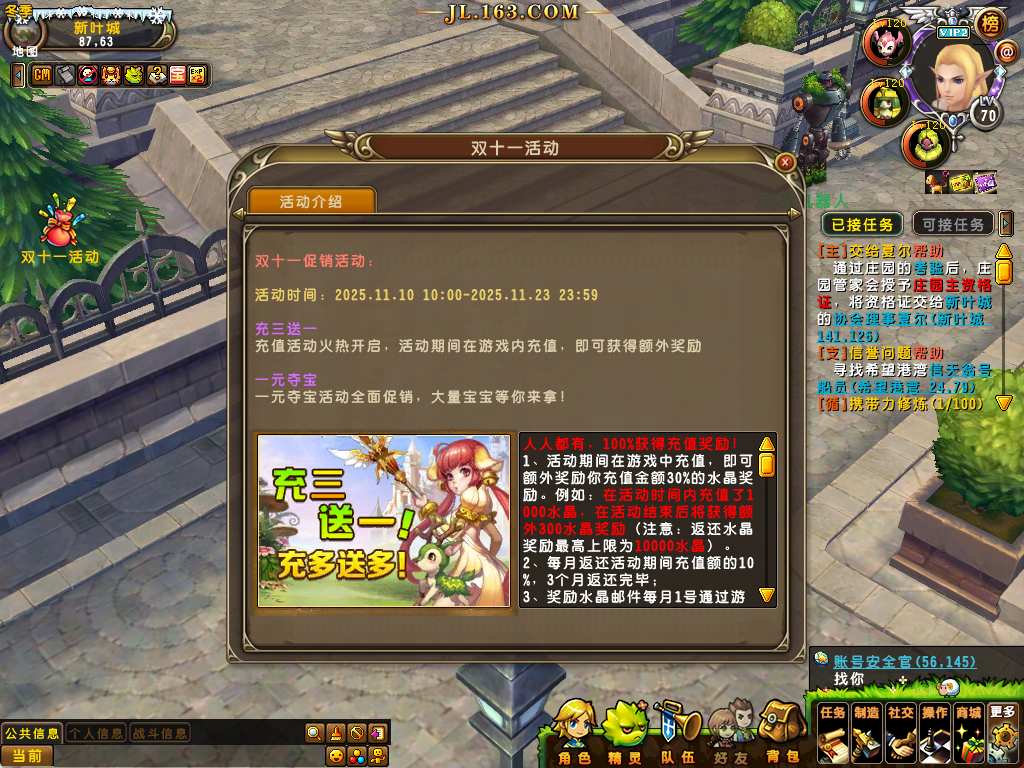Open the 精灵 pet menu
This screenshot has height=768, width=1024.
[624, 731]
